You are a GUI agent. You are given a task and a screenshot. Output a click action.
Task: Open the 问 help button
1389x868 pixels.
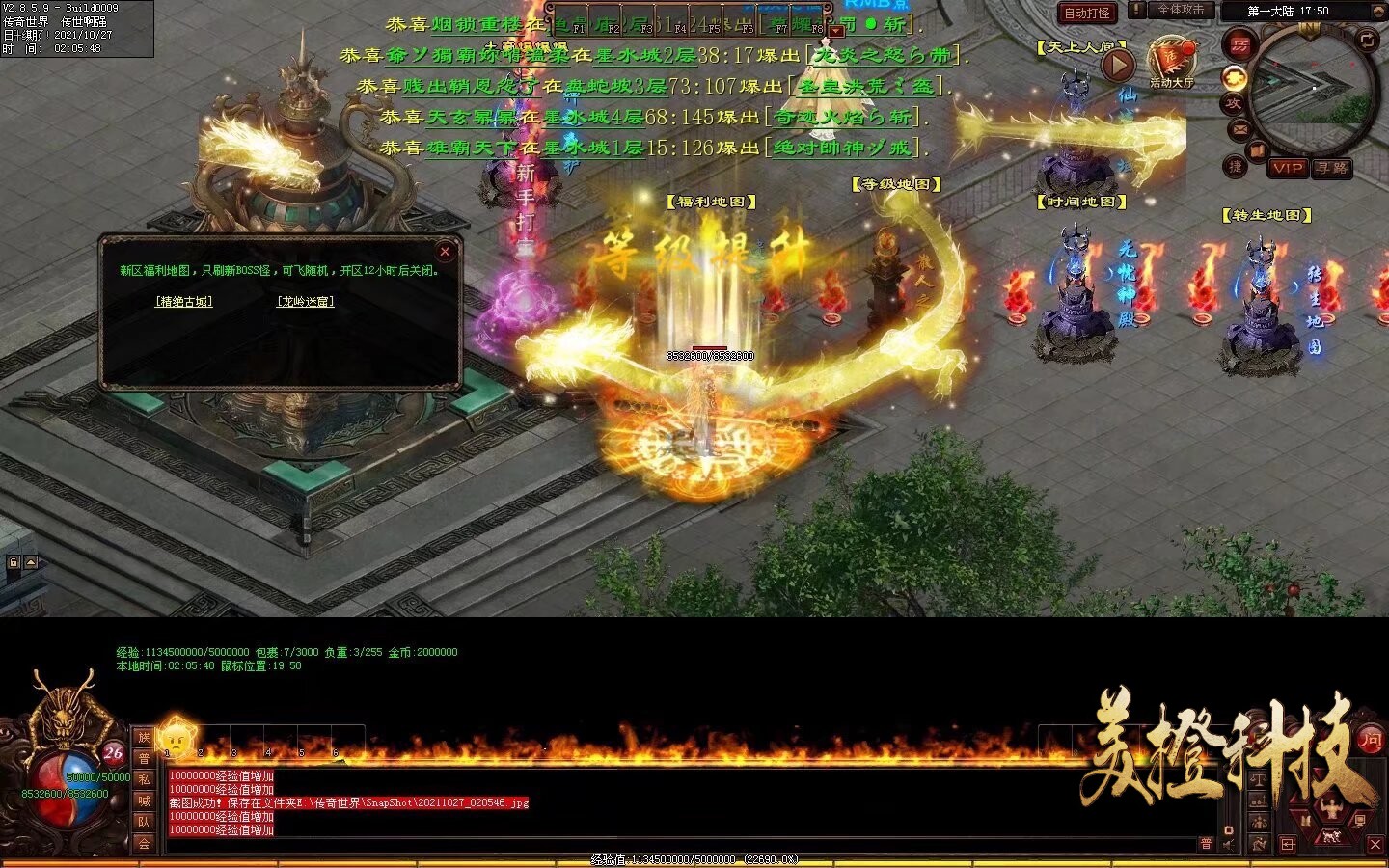pyautogui.click(x=1371, y=741)
